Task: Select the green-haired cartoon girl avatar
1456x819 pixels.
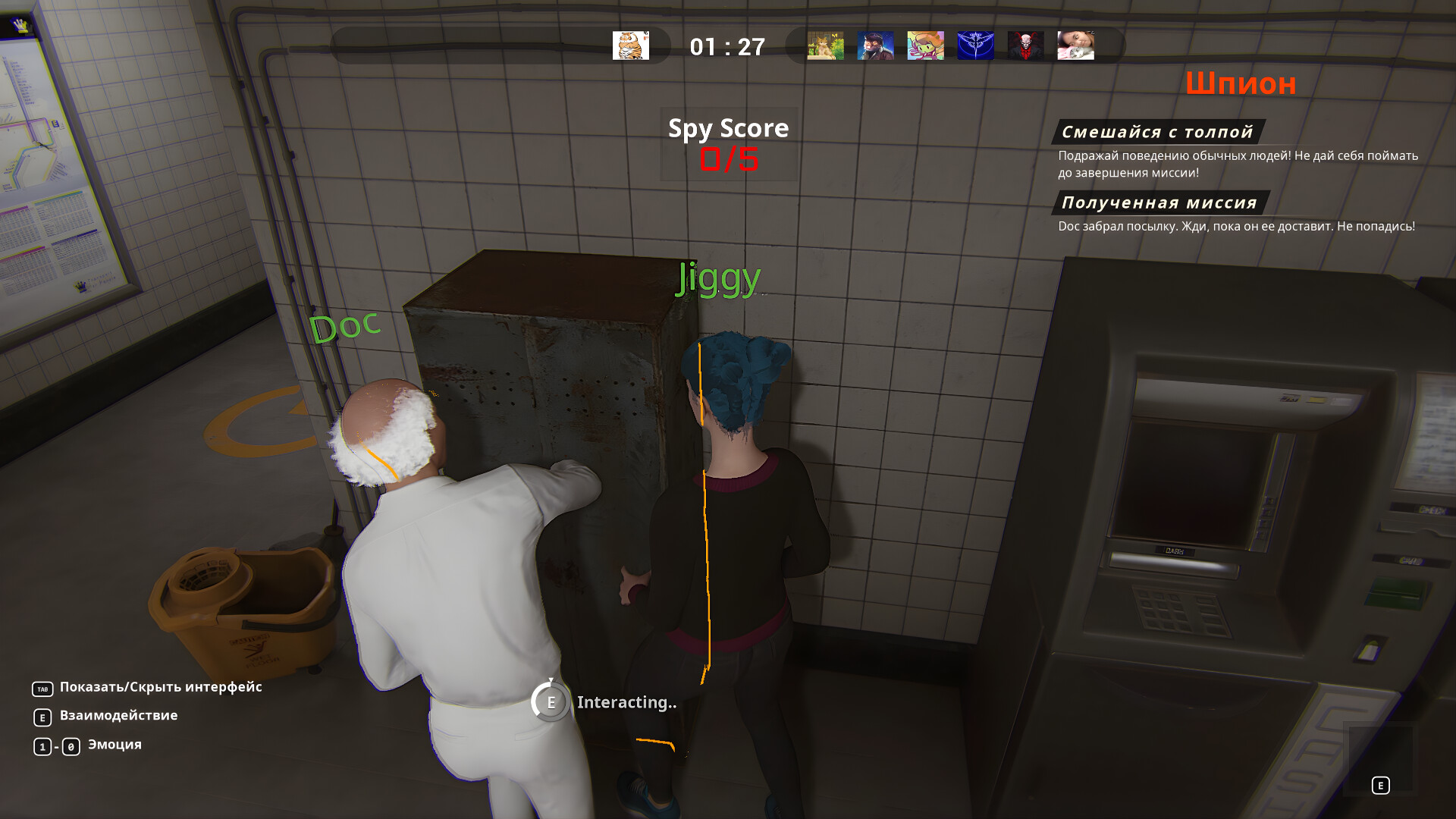Action: (x=926, y=45)
